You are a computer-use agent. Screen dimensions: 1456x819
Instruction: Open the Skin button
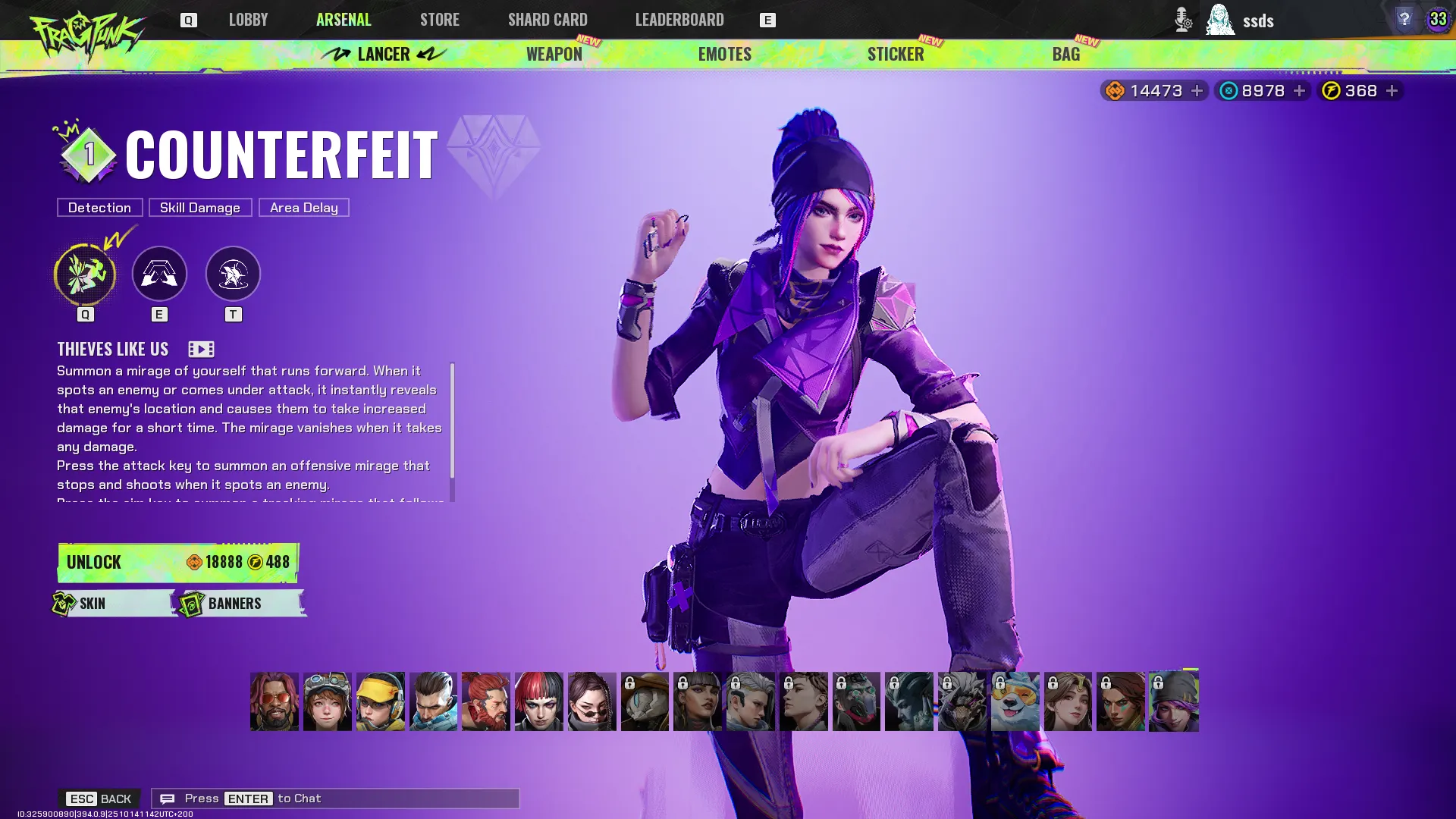pos(114,604)
